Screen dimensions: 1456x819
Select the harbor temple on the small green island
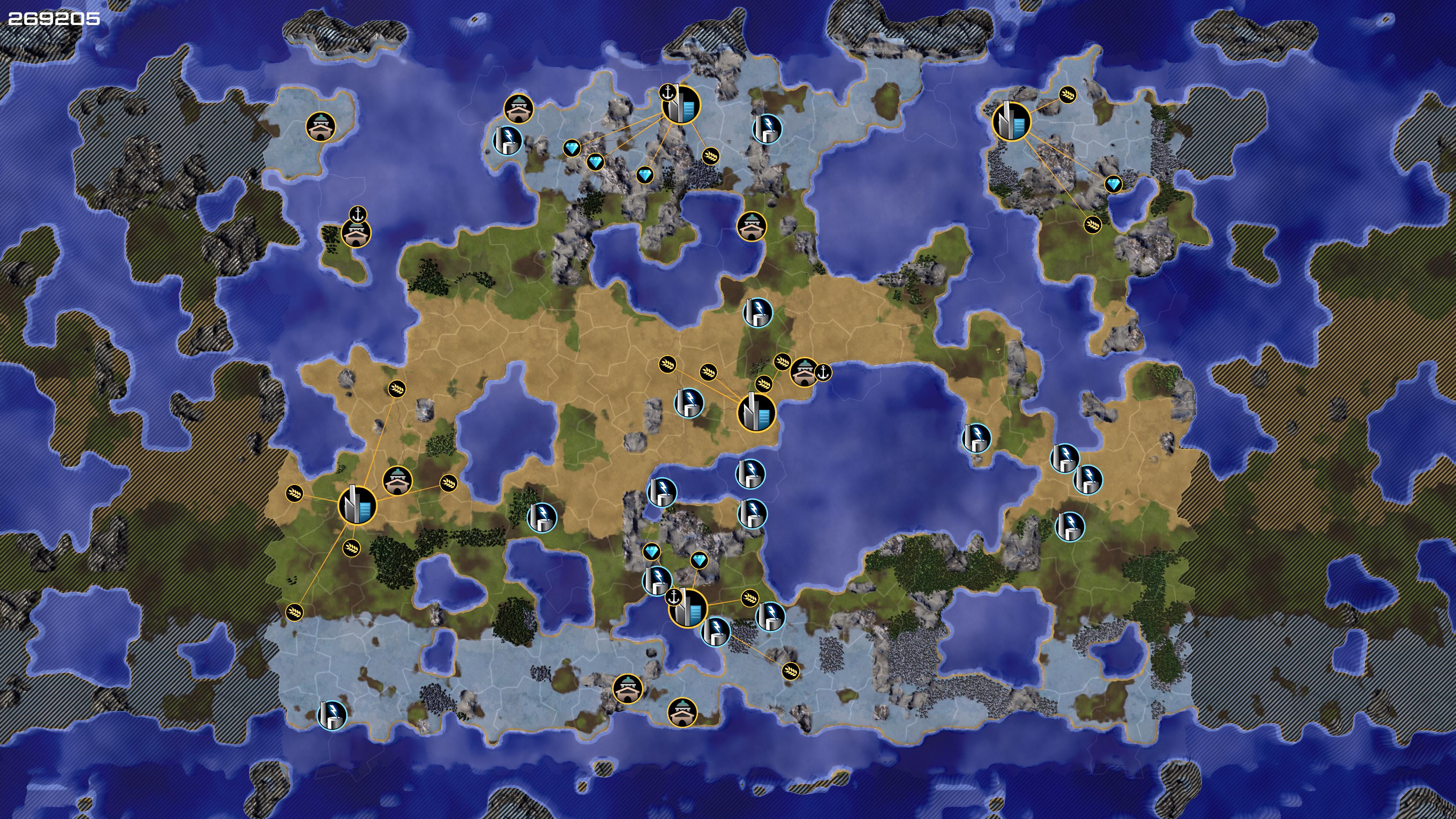356,233
